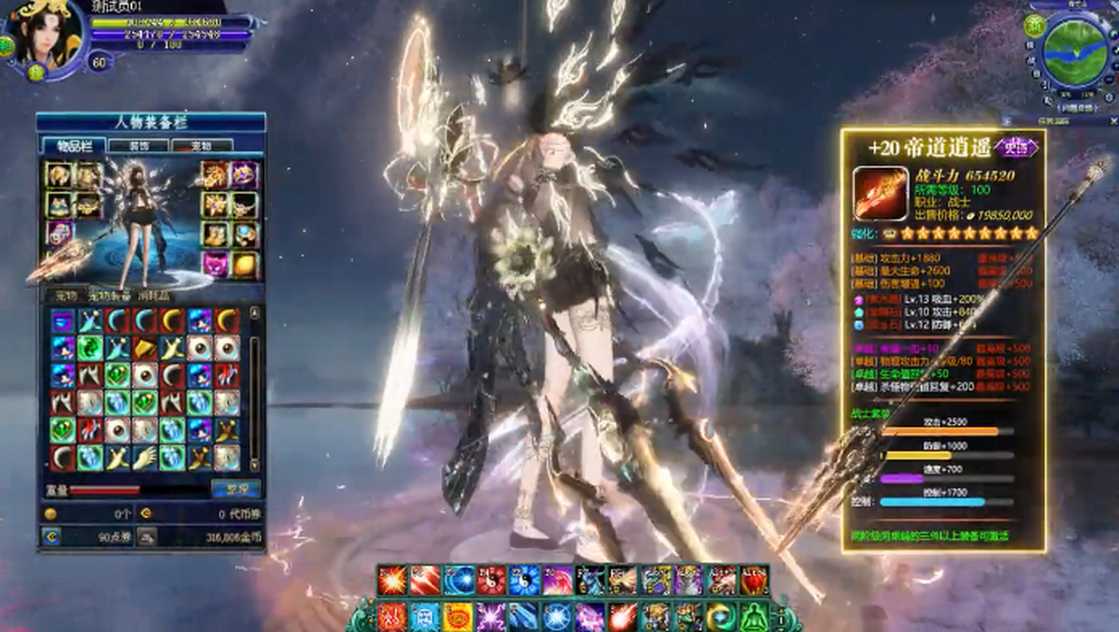Click the green round button beside minimap
Viewport: 1119px width, 632px height.
point(1035,22)
